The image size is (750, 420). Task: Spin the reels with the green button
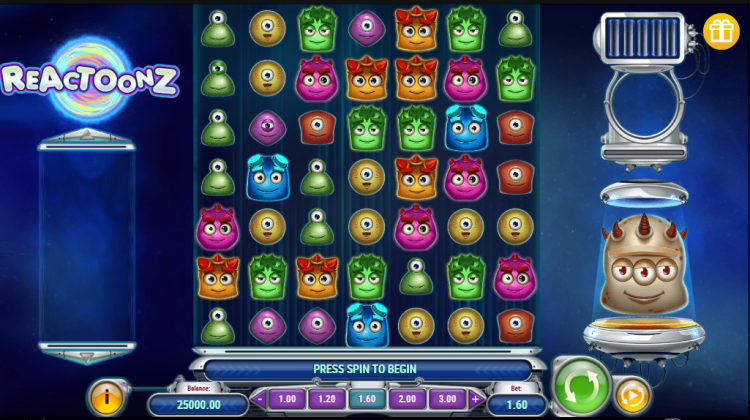tap(581, 385)
